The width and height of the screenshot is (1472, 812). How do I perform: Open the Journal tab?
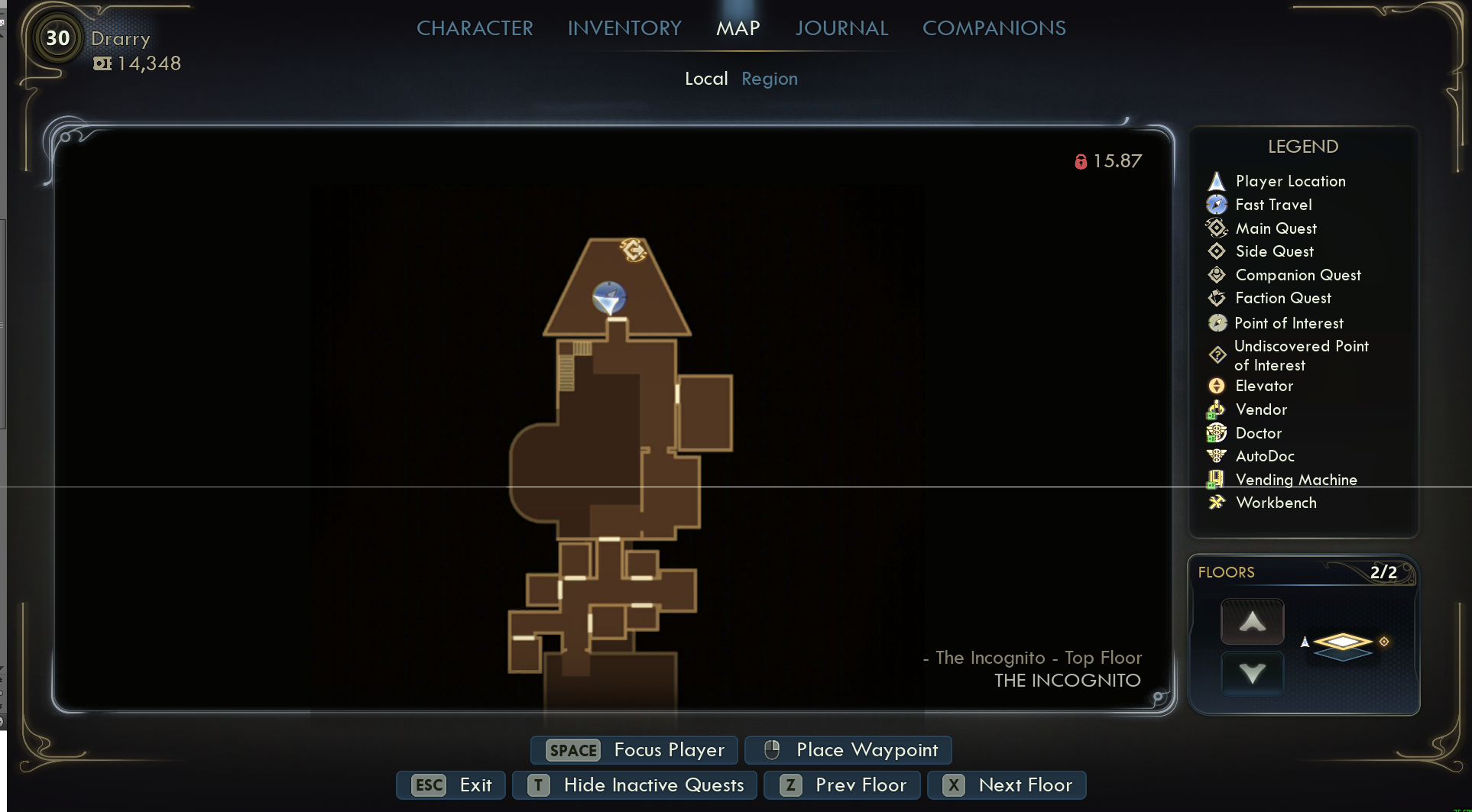841,28
